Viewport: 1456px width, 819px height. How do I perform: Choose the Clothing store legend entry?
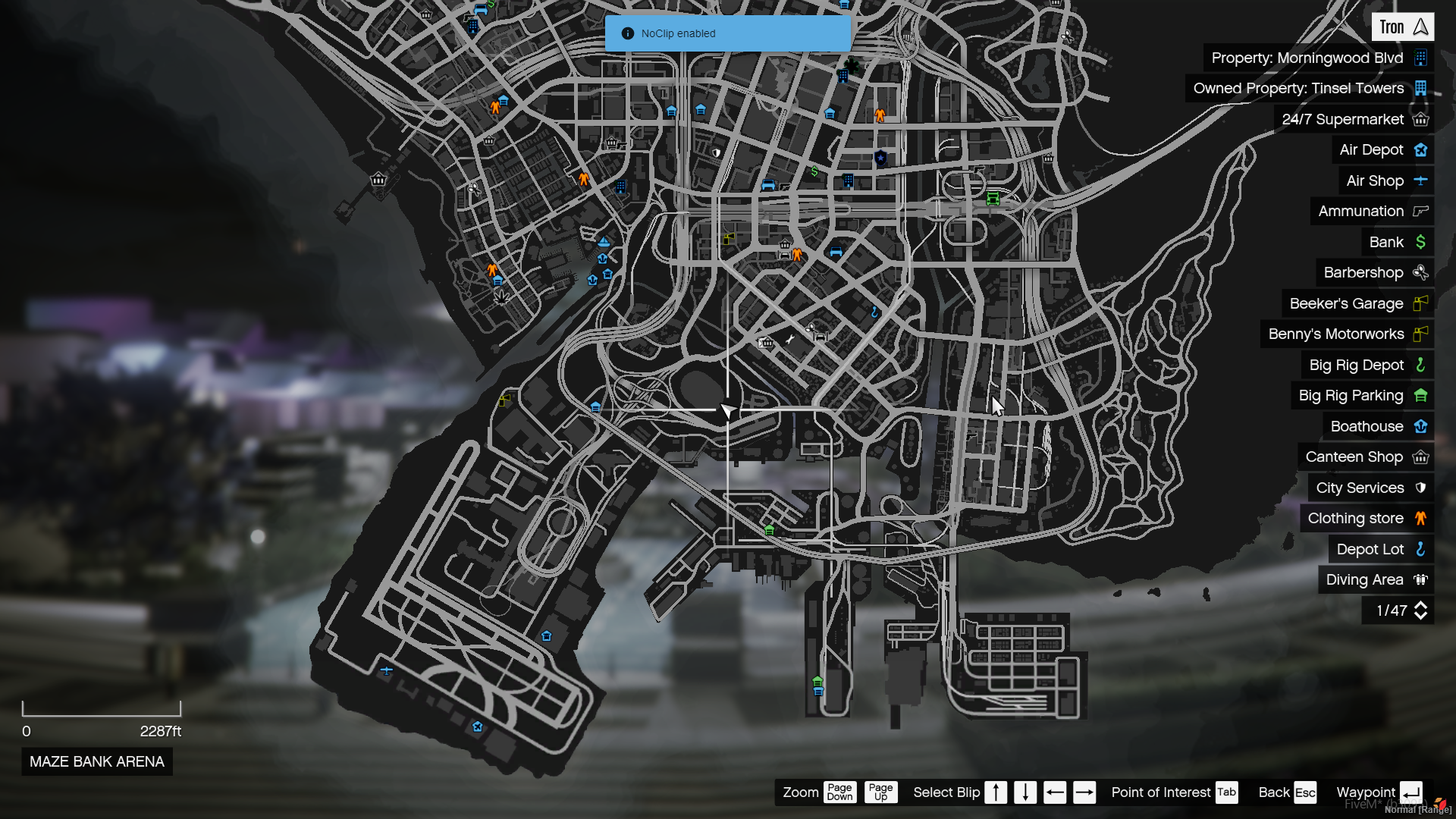click(1366, 519)
